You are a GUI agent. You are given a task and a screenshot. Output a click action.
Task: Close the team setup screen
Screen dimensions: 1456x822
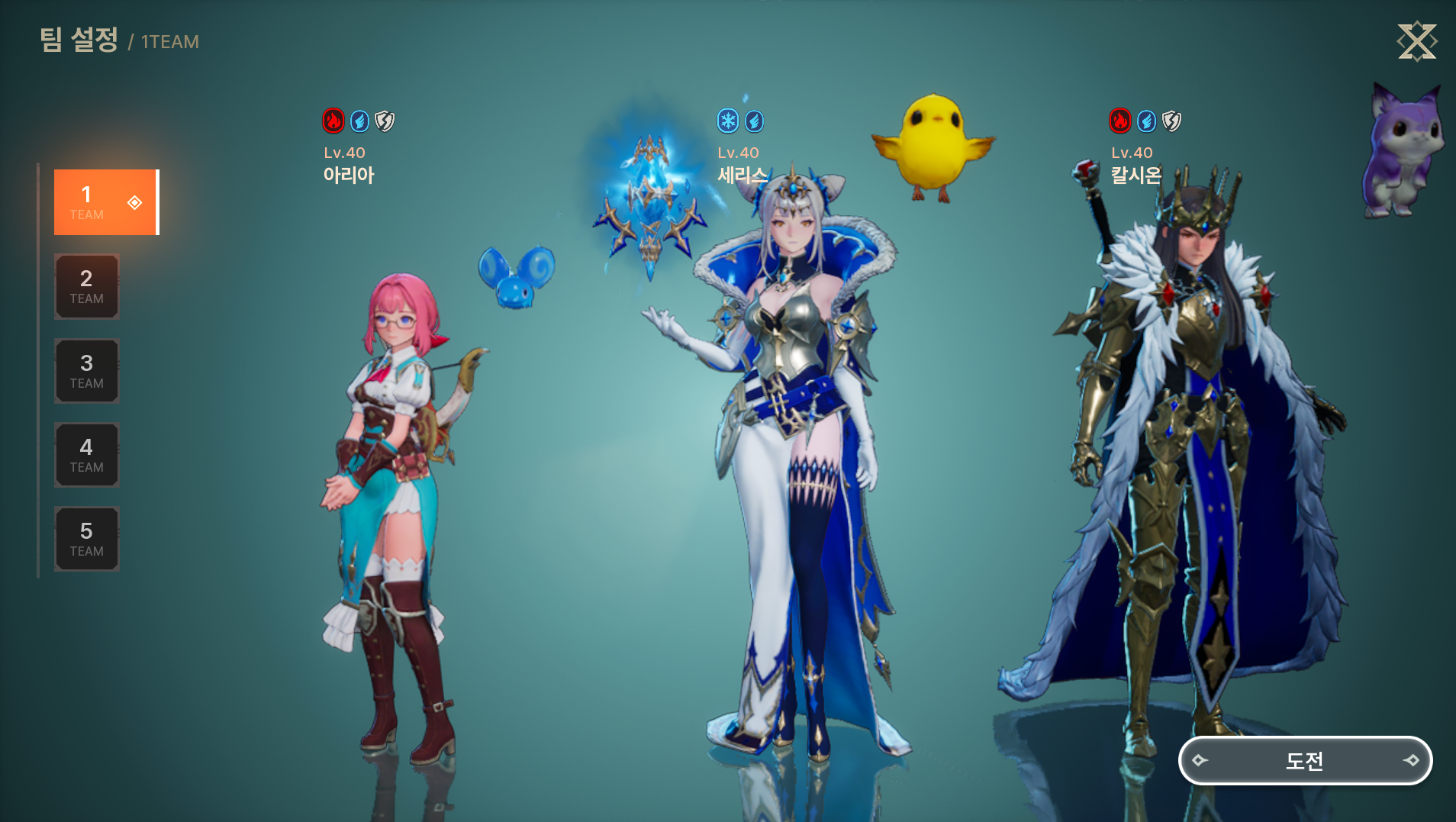pyautogui.click(x=1416, y=41)
